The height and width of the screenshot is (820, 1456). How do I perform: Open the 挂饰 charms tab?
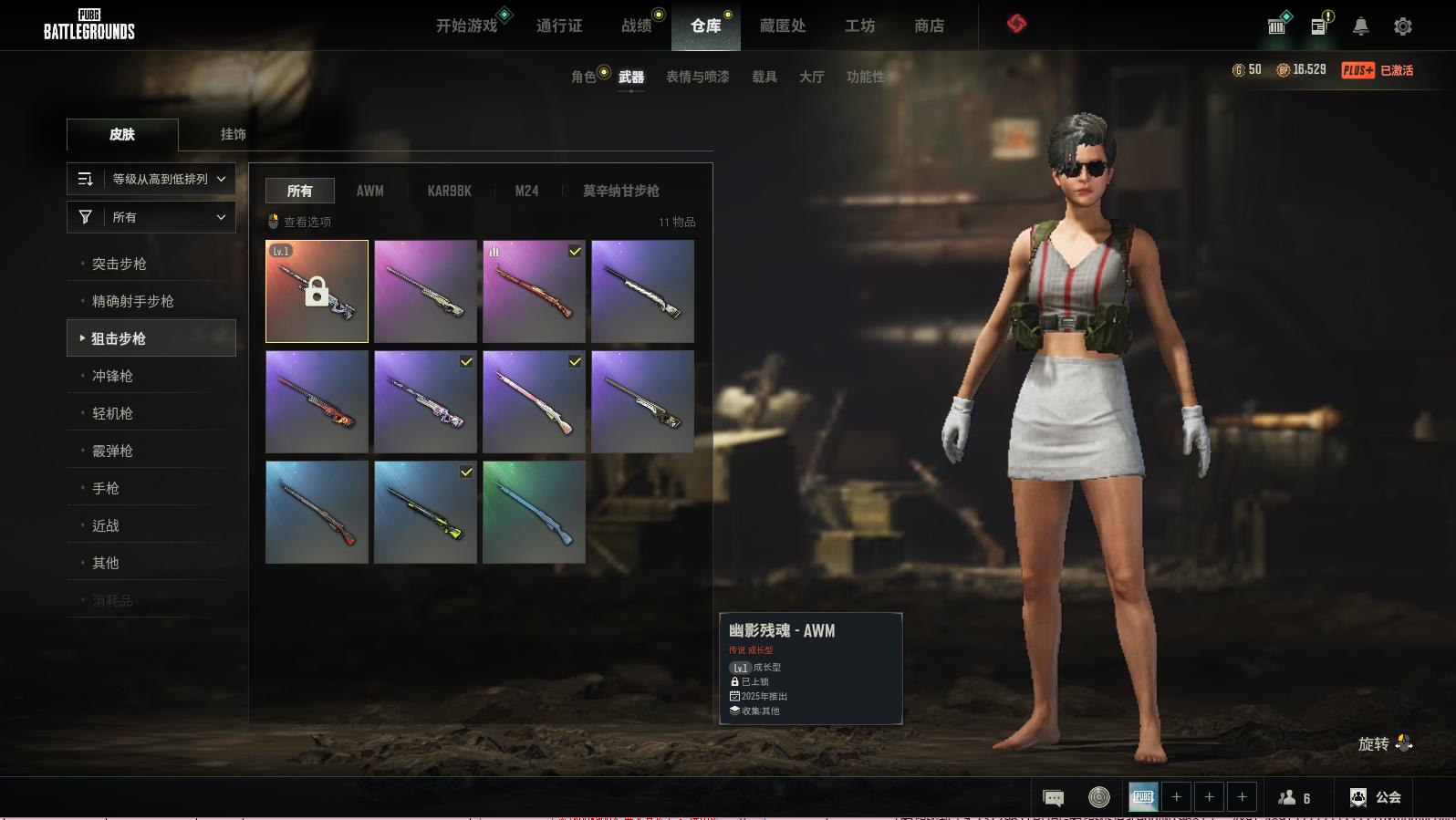(233, 134)
